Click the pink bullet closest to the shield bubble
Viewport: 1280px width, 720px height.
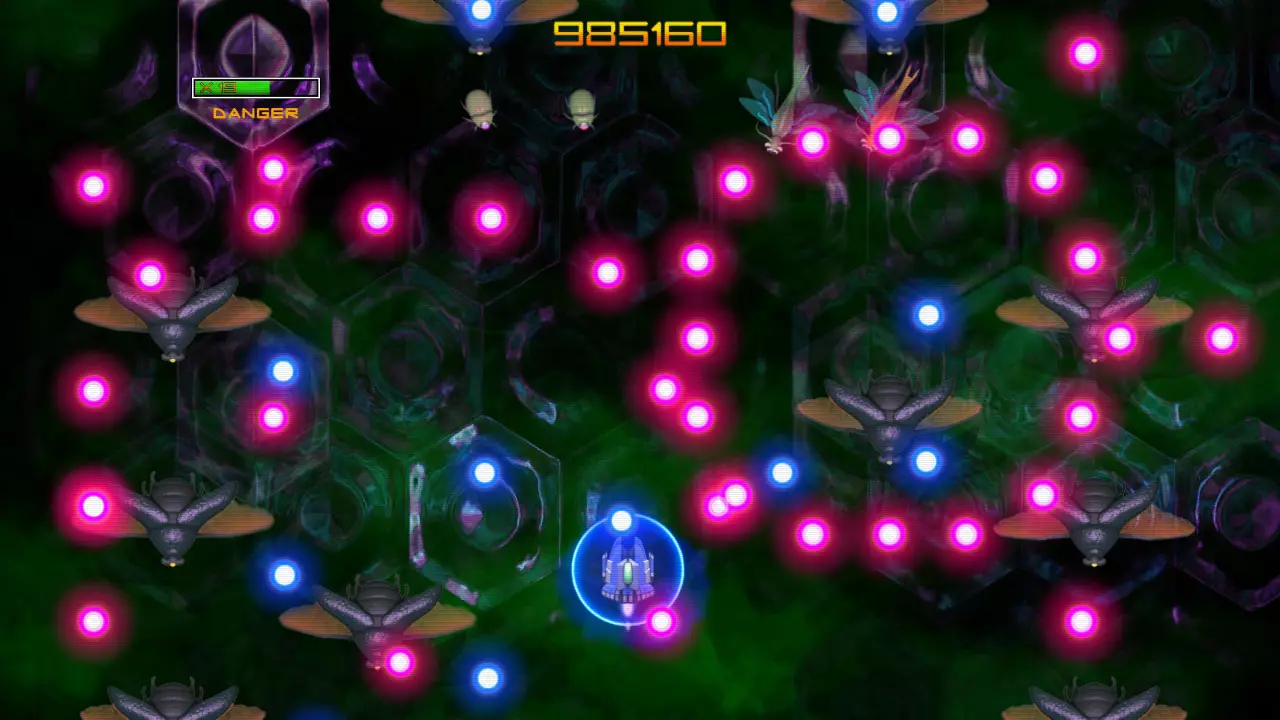660,620
